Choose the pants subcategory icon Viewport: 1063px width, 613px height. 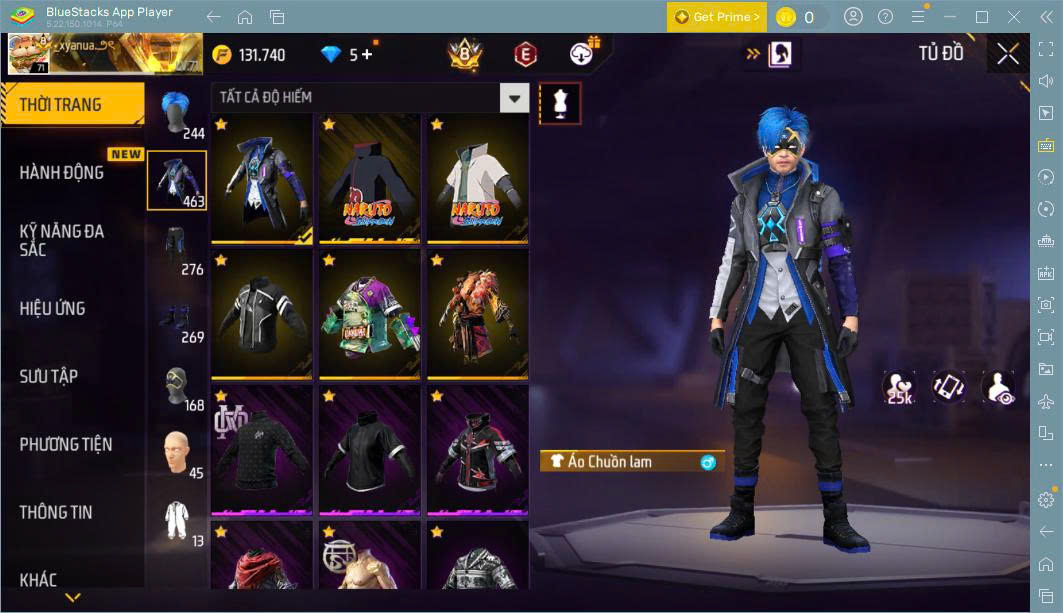[x=177, y=248]
